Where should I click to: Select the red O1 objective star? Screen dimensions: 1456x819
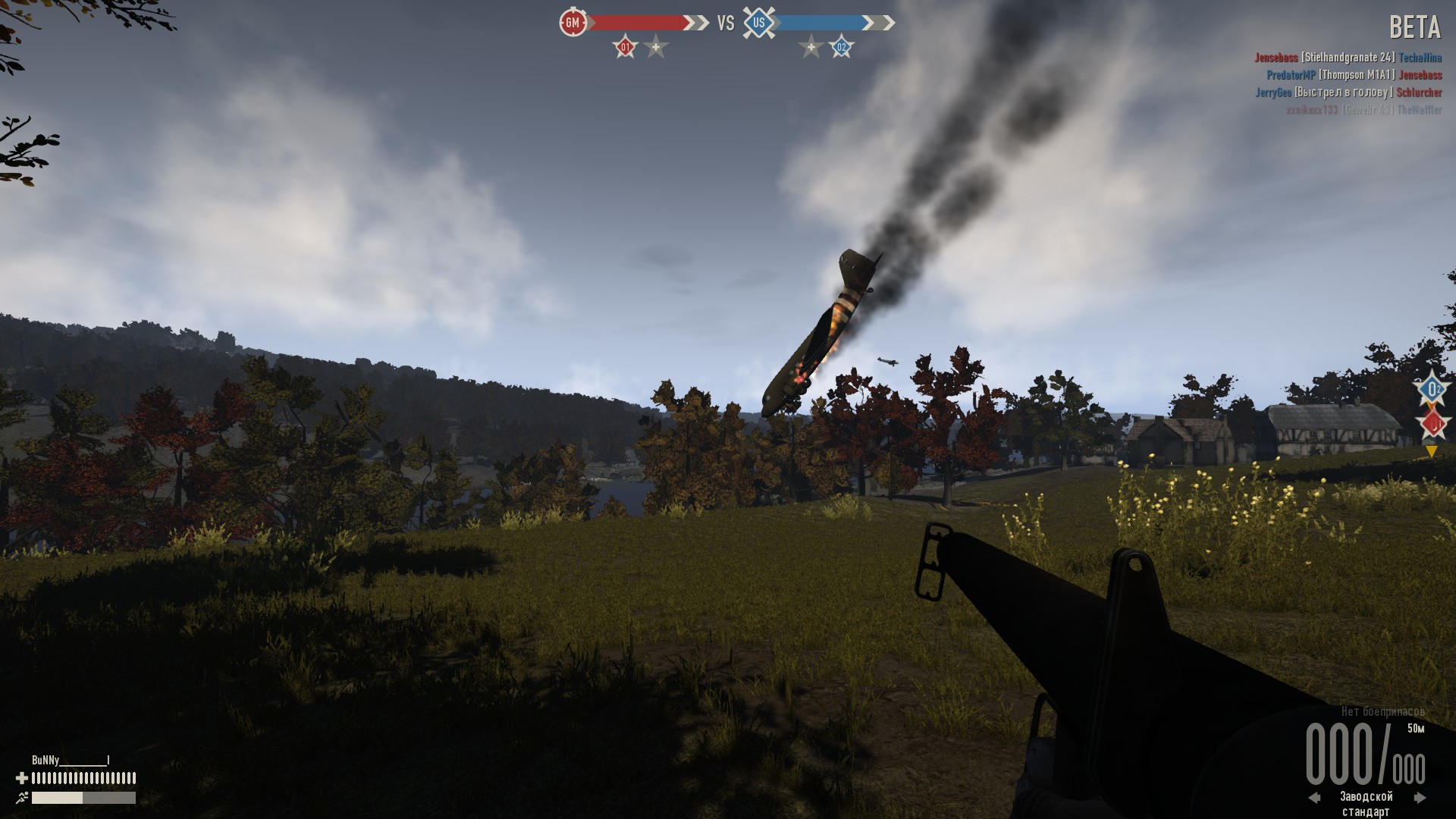[x=626, y=48]
